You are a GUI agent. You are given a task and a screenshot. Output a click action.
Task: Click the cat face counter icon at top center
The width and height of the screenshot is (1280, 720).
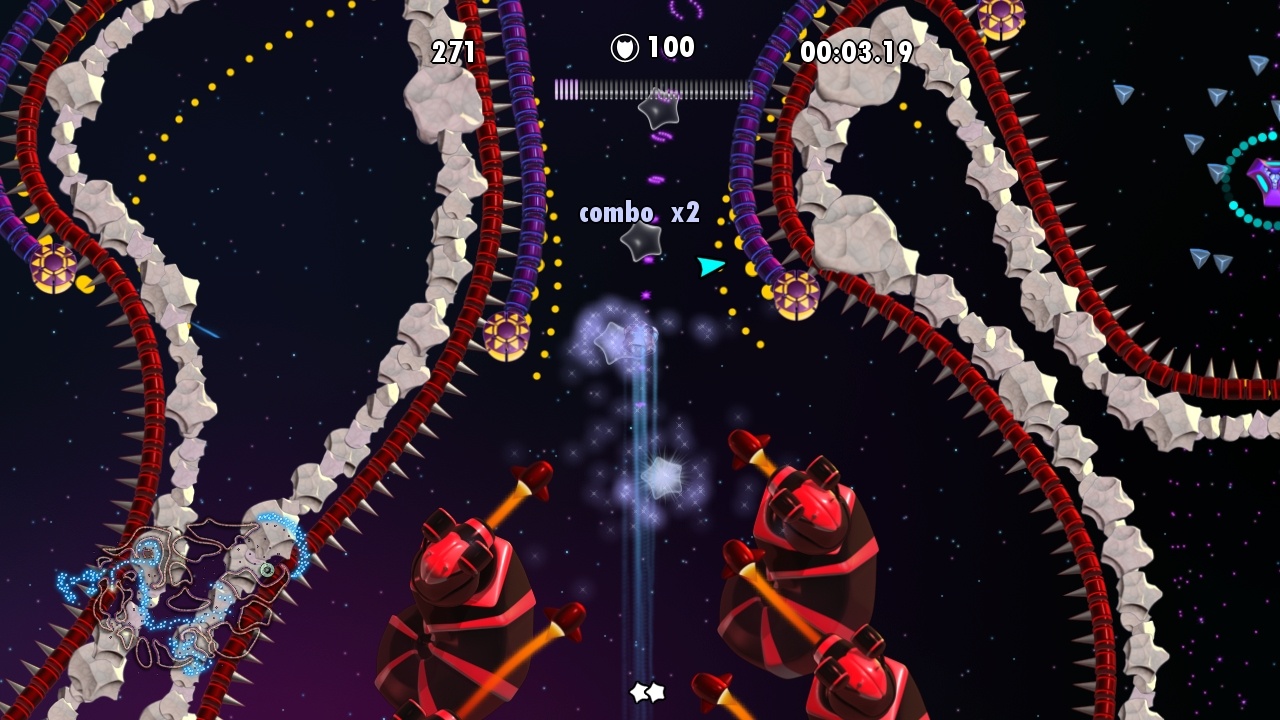(624, 45)
